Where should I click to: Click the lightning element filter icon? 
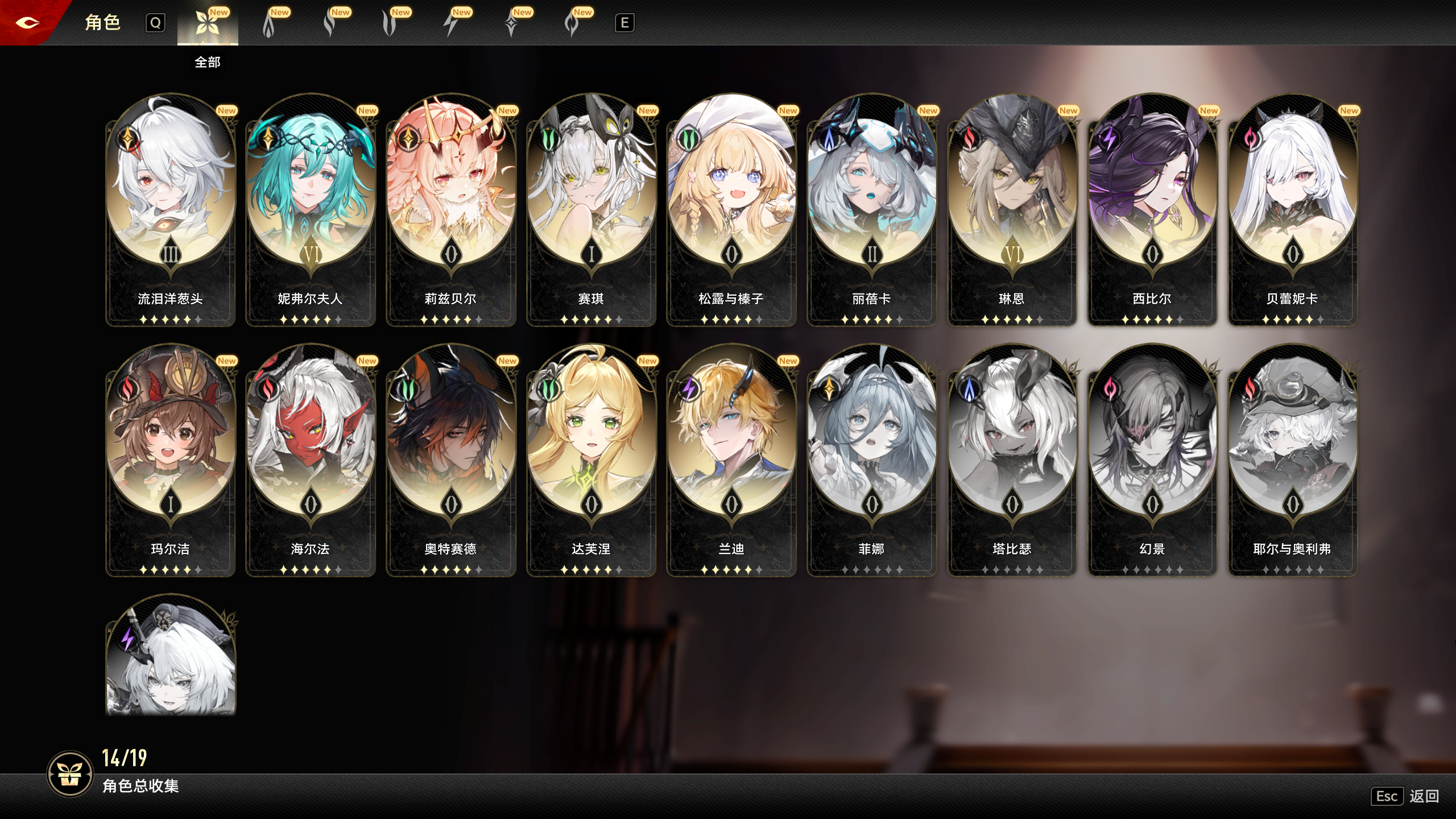click(451, 24)
